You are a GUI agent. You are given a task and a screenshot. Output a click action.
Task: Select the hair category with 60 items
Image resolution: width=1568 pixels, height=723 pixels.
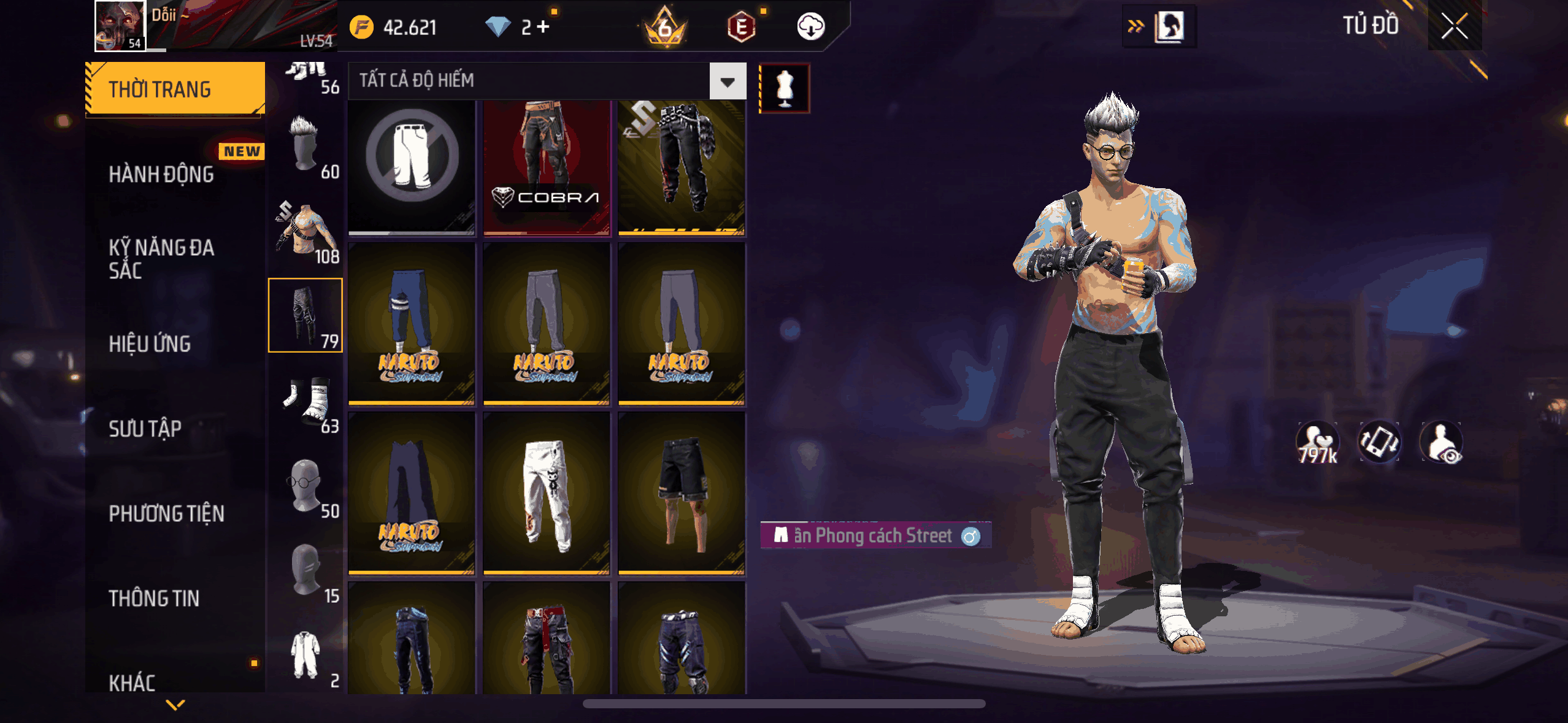pos(306,147)
